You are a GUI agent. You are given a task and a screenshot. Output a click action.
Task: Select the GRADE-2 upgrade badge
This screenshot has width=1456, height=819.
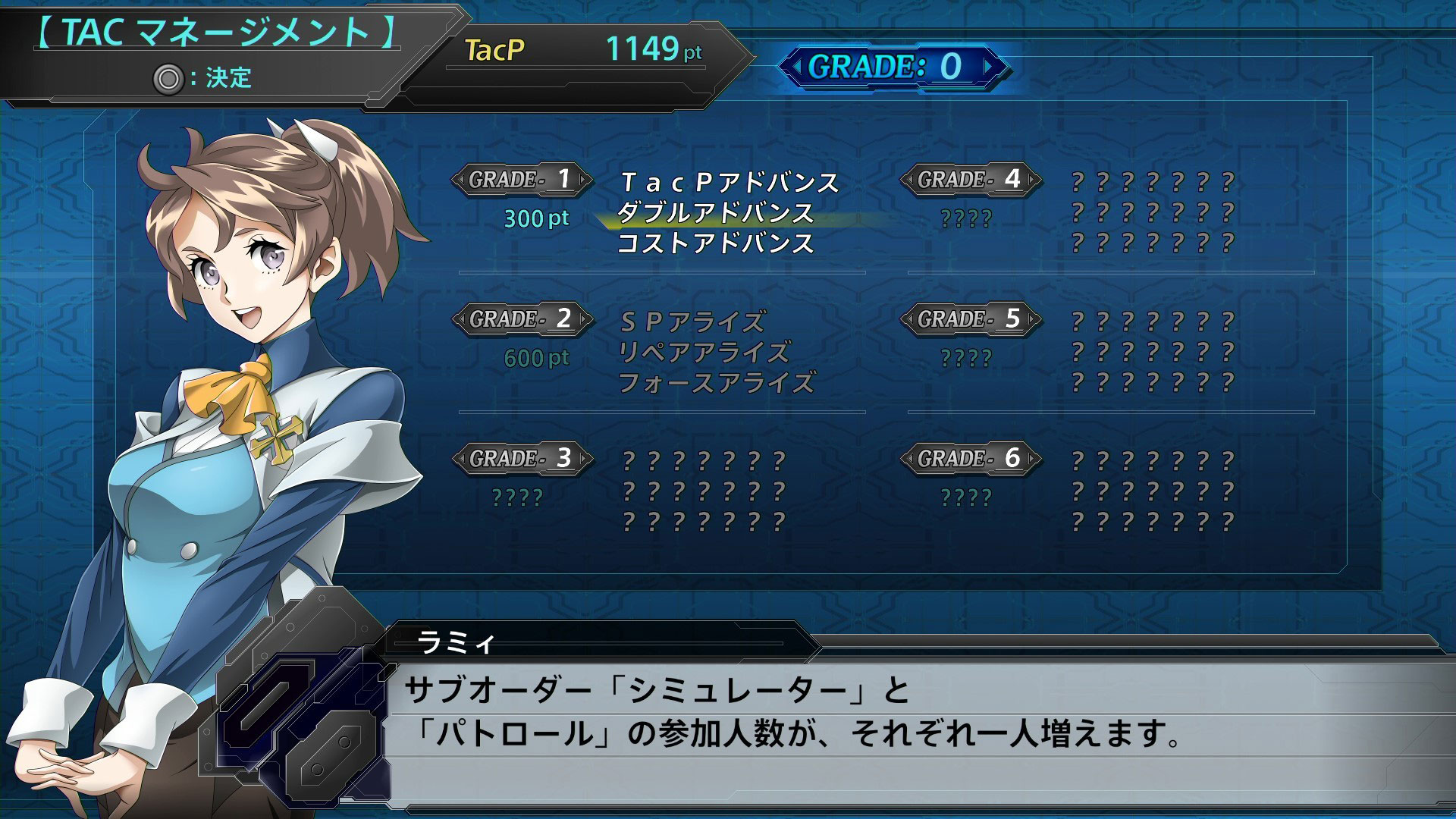click(522, 319)
